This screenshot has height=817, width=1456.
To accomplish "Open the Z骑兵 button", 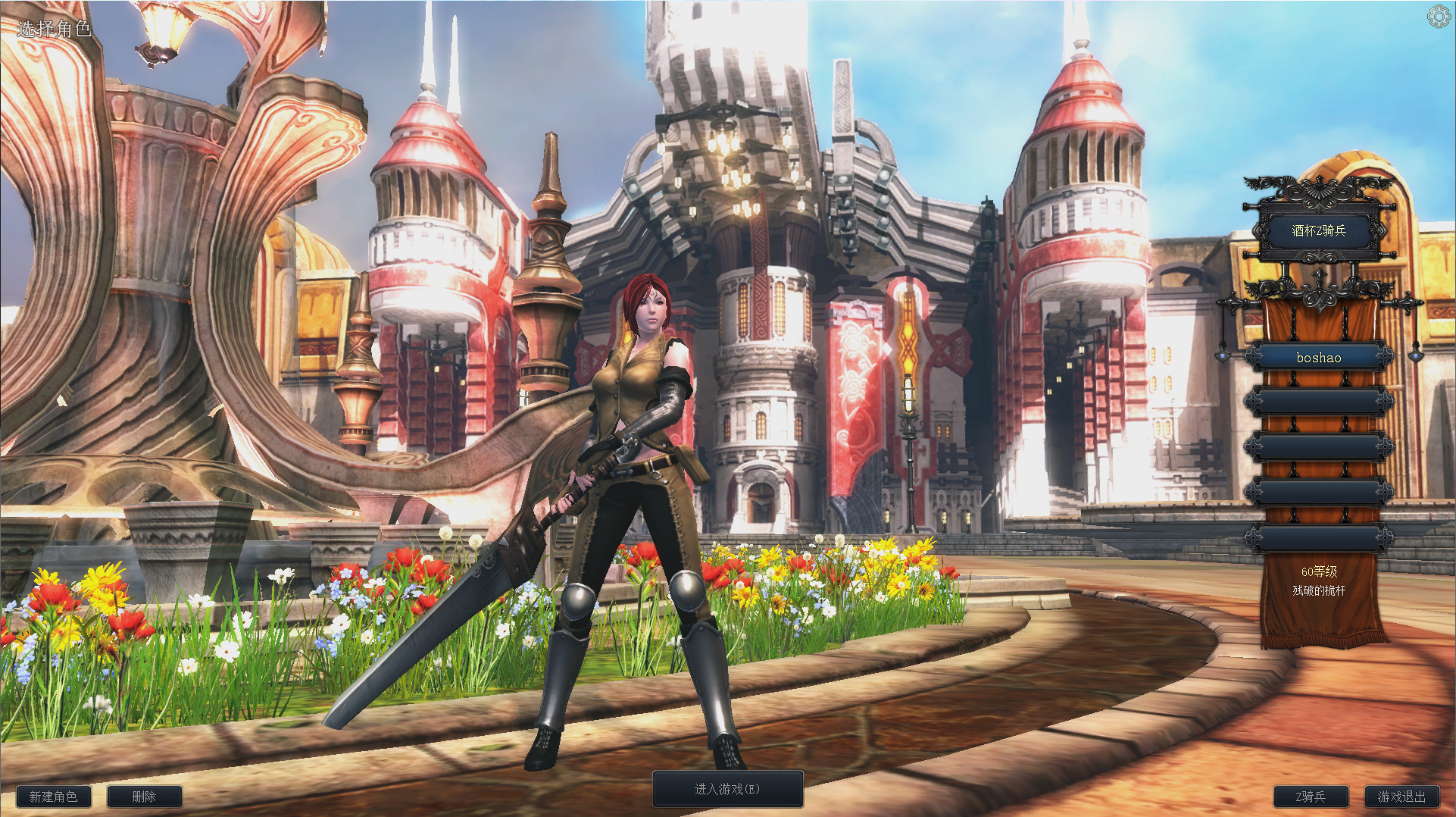I will (x=1311, y=797).
